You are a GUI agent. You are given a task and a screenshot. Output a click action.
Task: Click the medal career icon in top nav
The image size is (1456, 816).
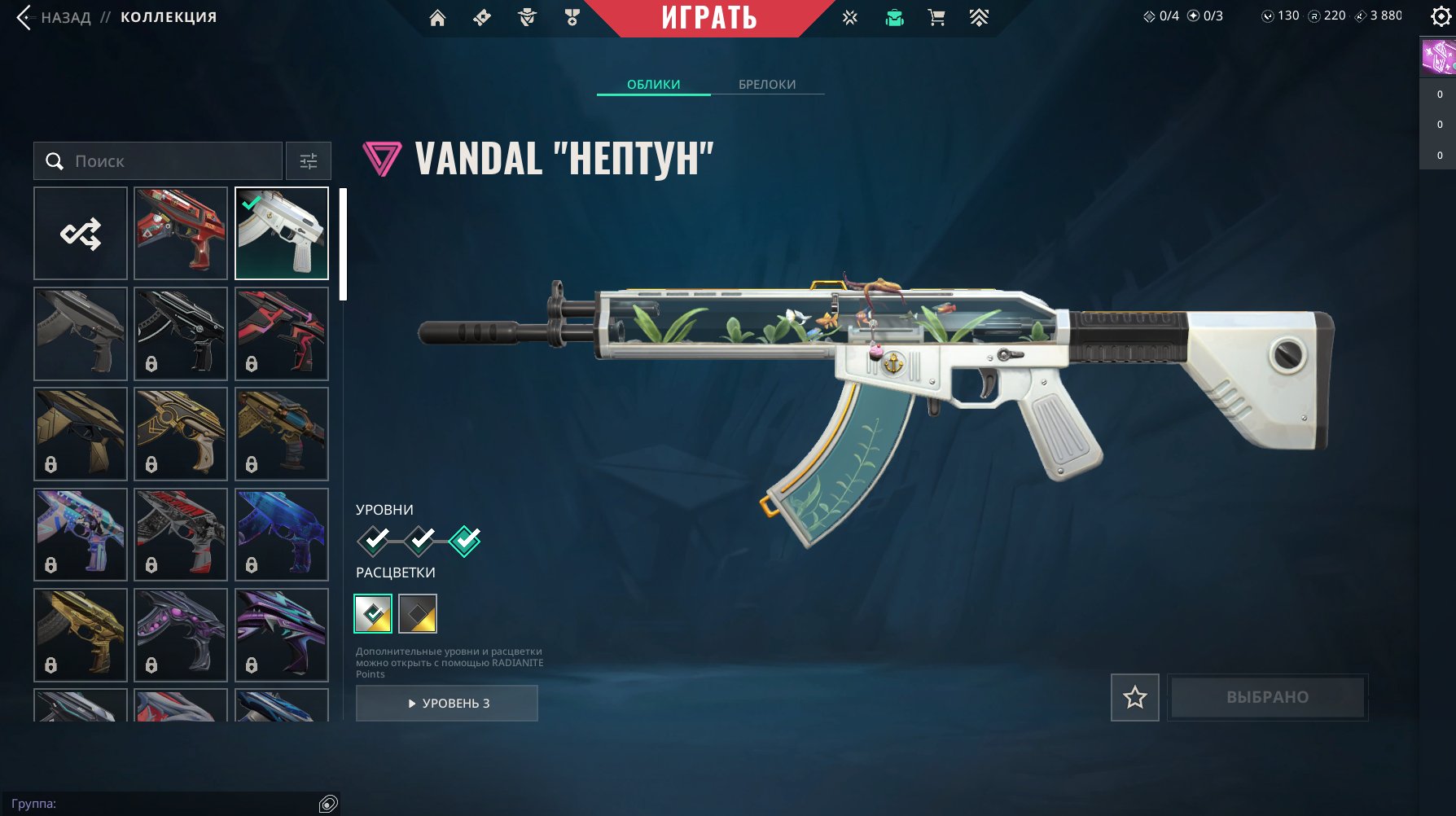[572, 16]
